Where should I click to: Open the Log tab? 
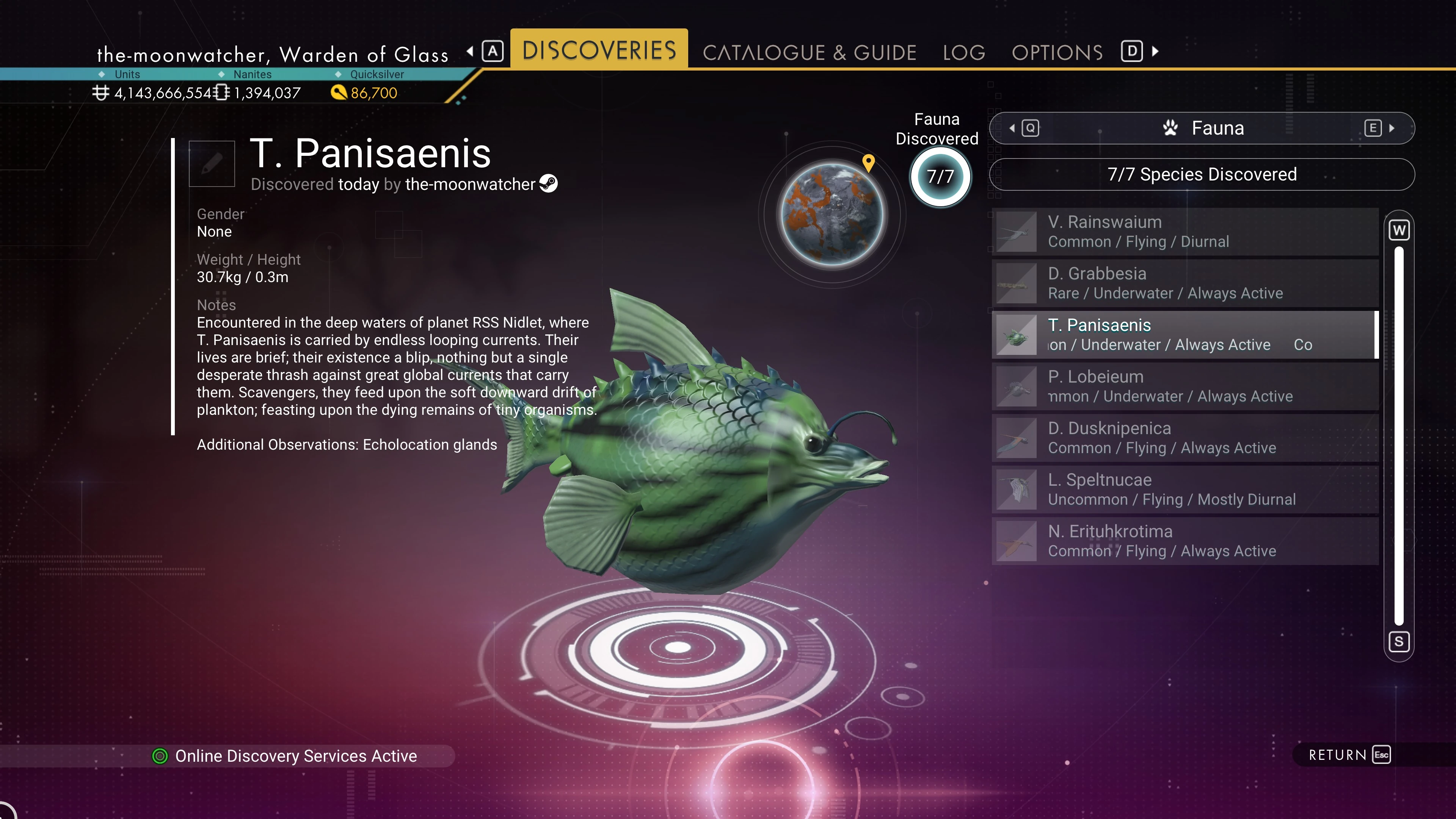tap(964, 53)
